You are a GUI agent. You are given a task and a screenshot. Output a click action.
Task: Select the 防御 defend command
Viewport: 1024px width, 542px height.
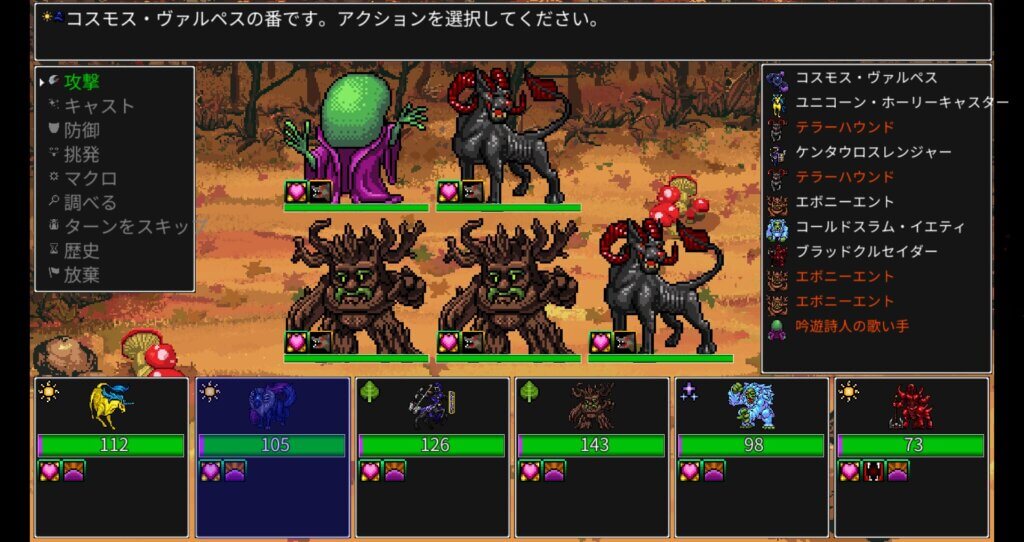[x=82, y=130]
